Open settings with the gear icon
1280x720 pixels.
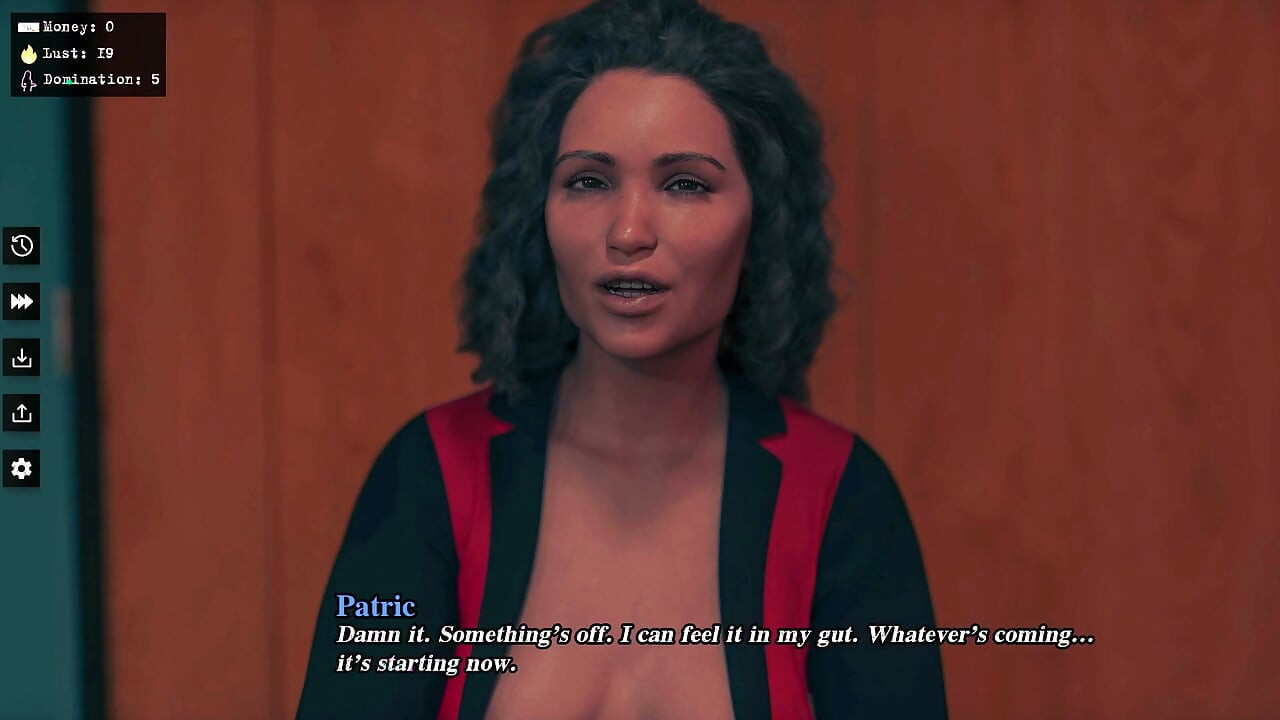pyautogui.click(x=21, y=468)
